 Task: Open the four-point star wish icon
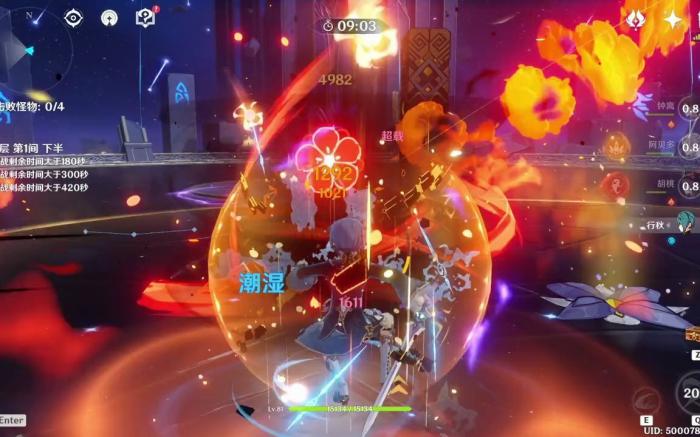(x=671, y=18)
